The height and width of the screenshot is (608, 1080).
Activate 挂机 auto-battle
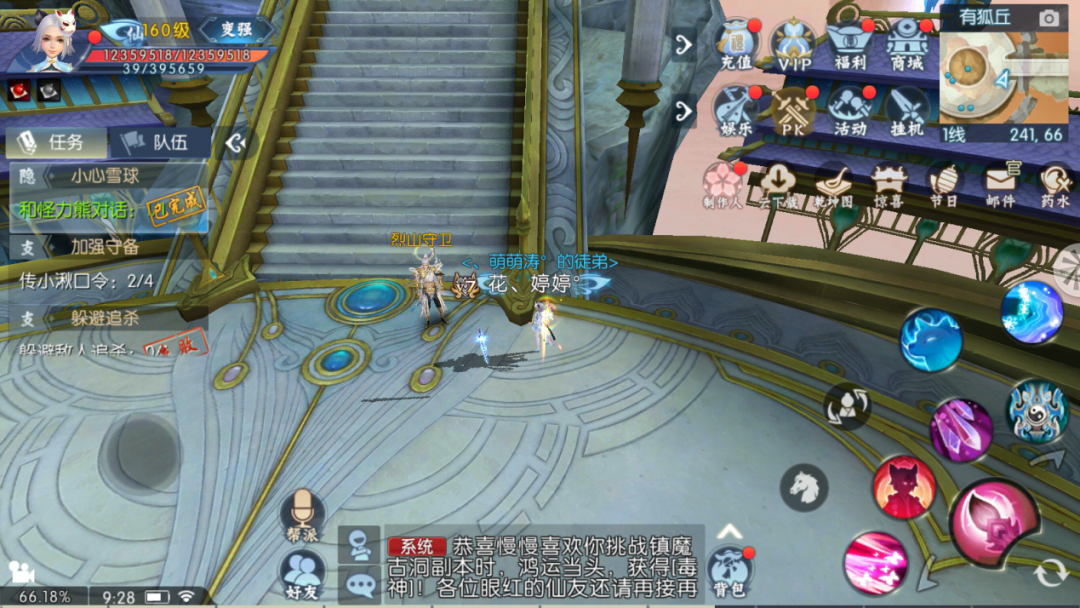(x=907, y=110)
